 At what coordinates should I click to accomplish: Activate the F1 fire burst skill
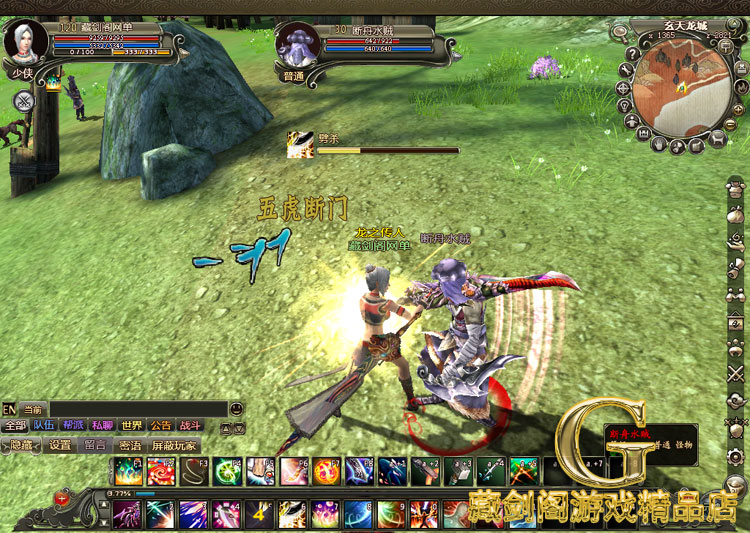click(x=127, y=471)
